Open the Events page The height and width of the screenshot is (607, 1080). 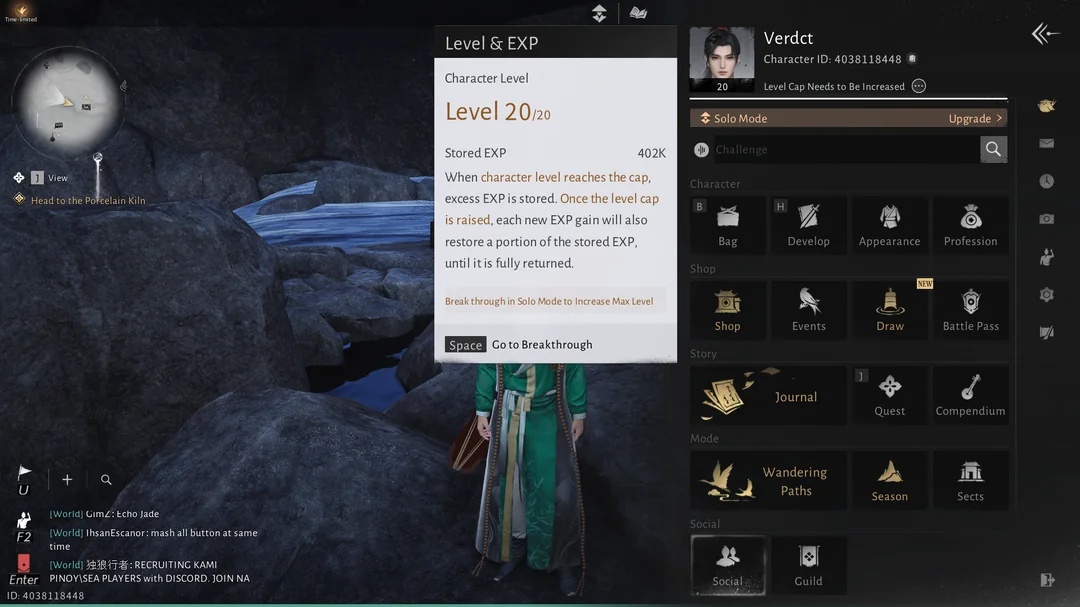[808, 309]
